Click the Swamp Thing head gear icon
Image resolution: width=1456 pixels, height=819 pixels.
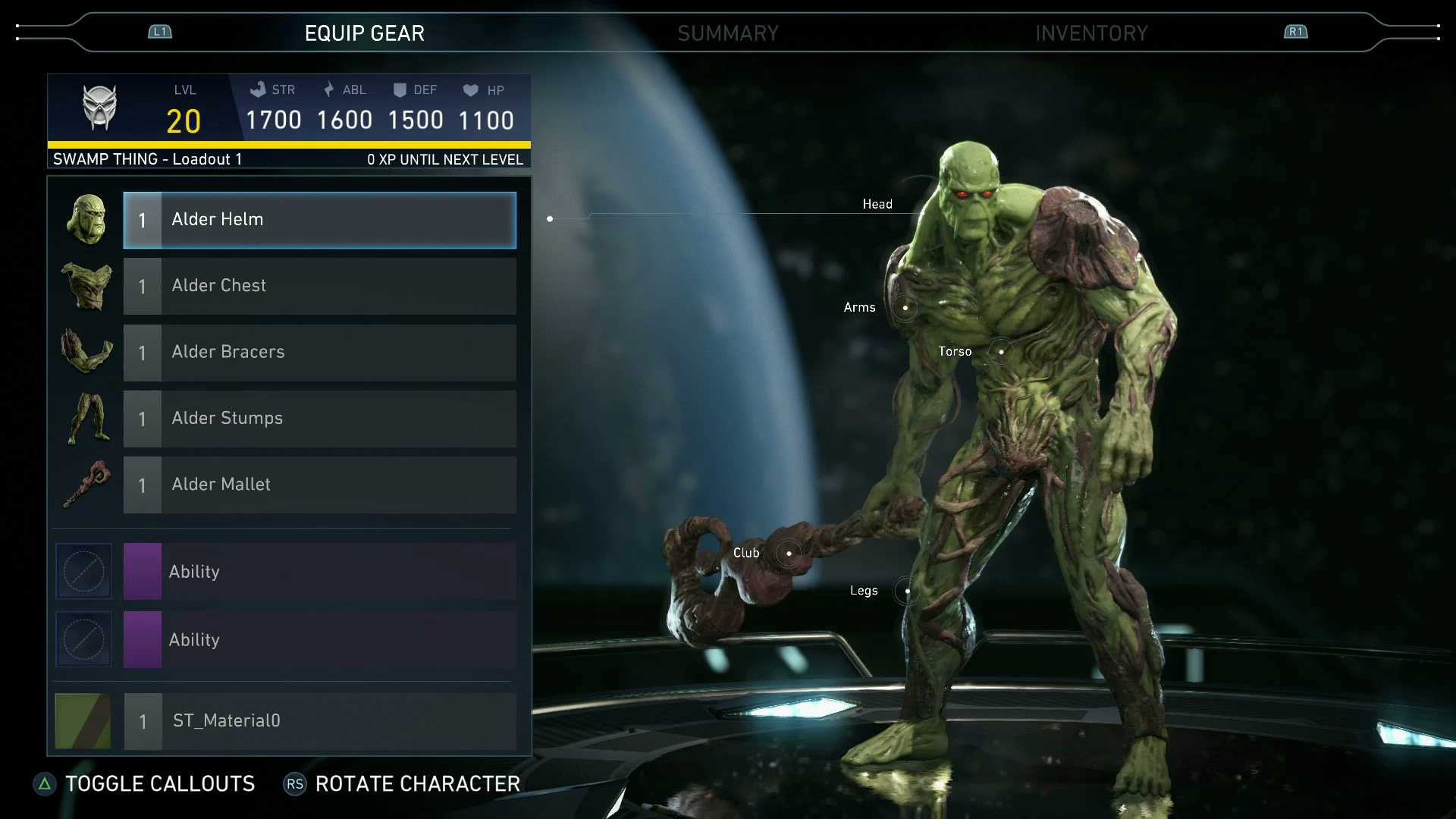pyautogui.click(x=86, y=220)
